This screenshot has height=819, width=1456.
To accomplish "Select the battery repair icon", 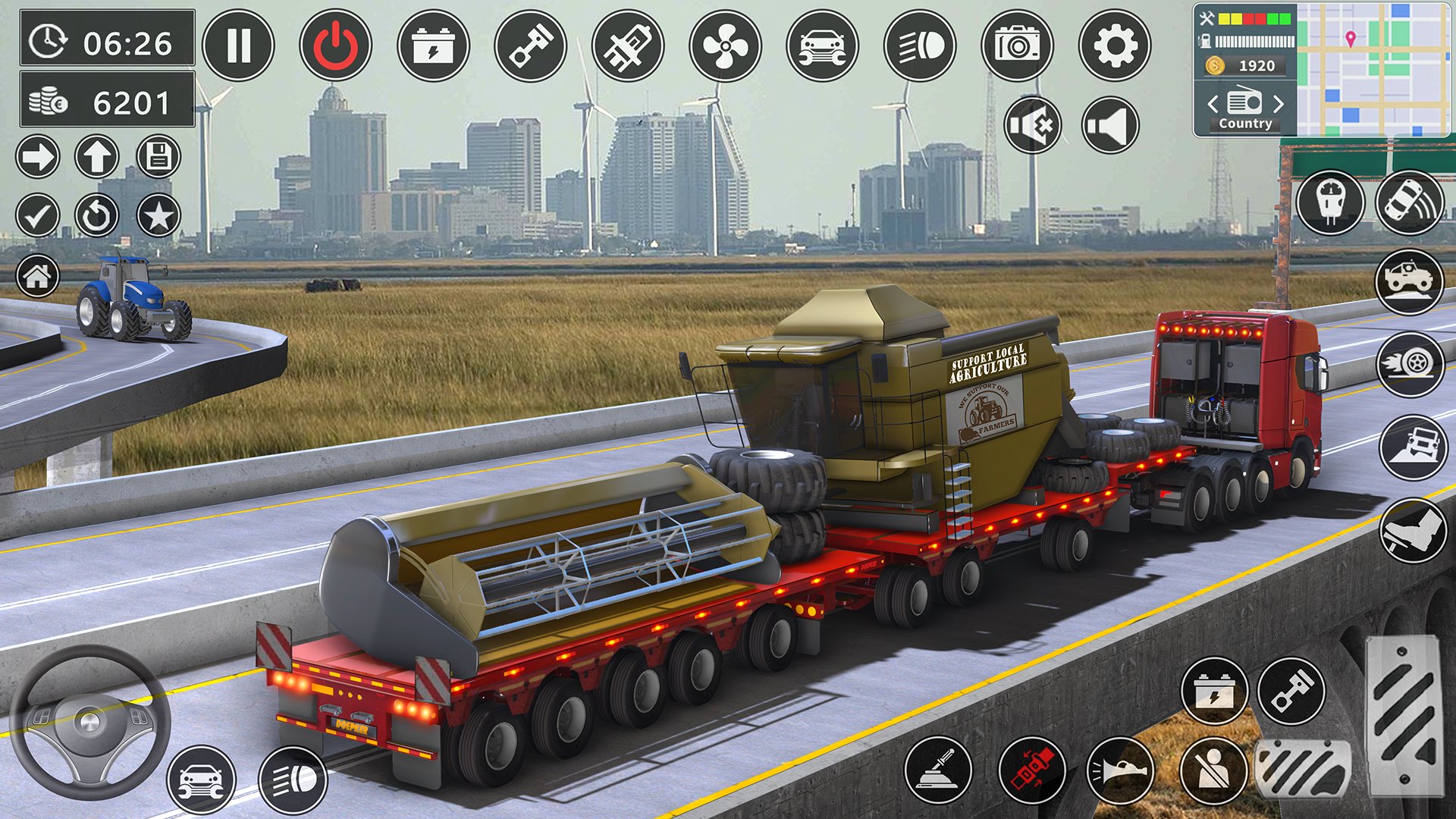I will [x=435, y=46].
